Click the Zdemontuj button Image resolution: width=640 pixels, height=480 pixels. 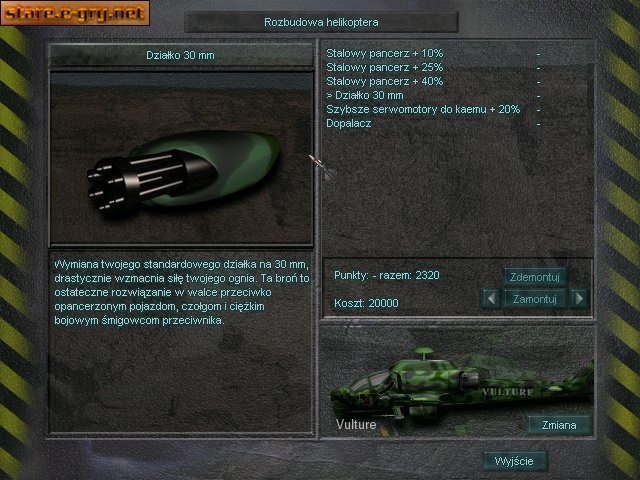[535, 277]
